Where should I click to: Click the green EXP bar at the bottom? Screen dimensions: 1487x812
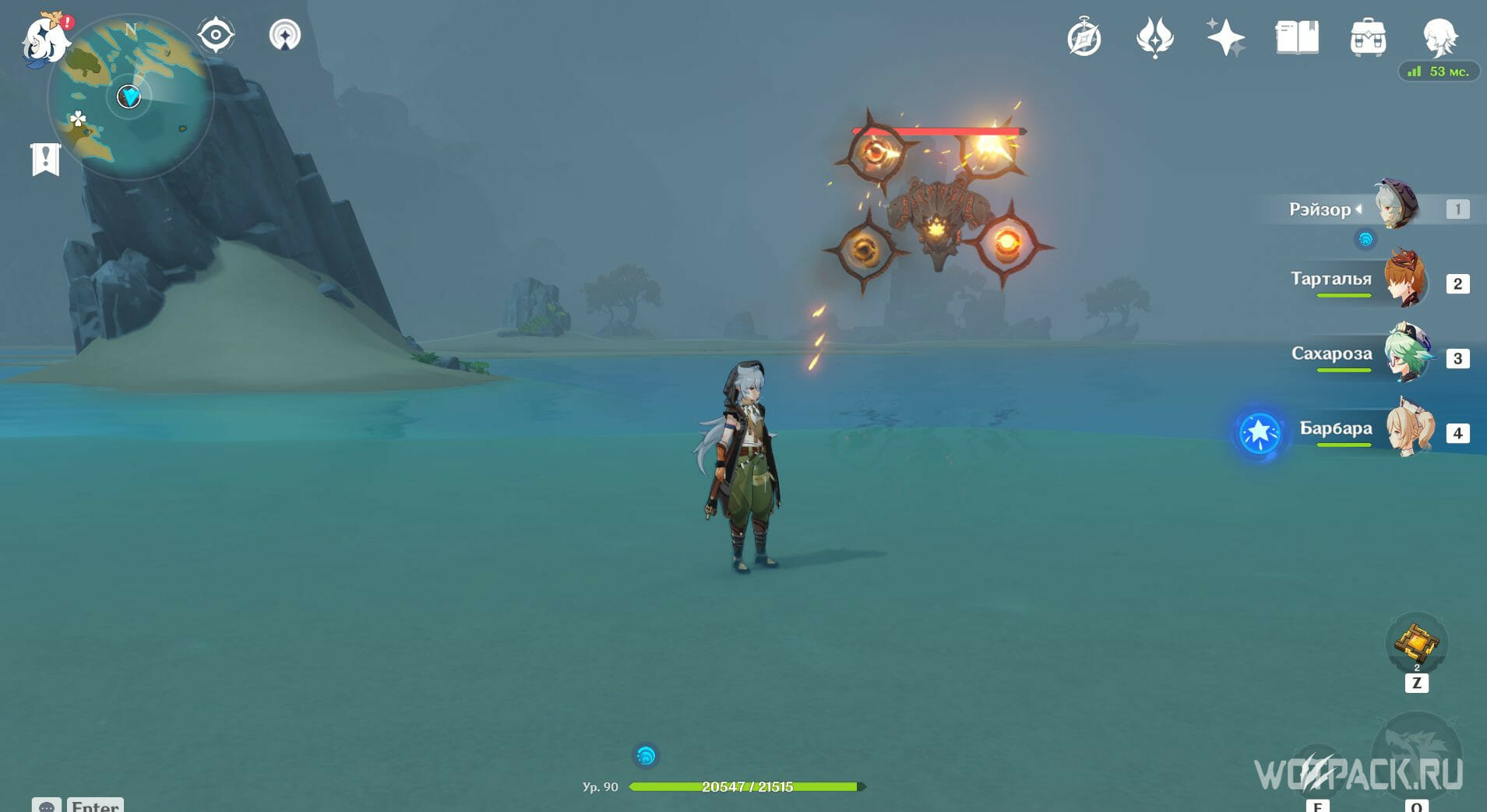coord(744,786)
